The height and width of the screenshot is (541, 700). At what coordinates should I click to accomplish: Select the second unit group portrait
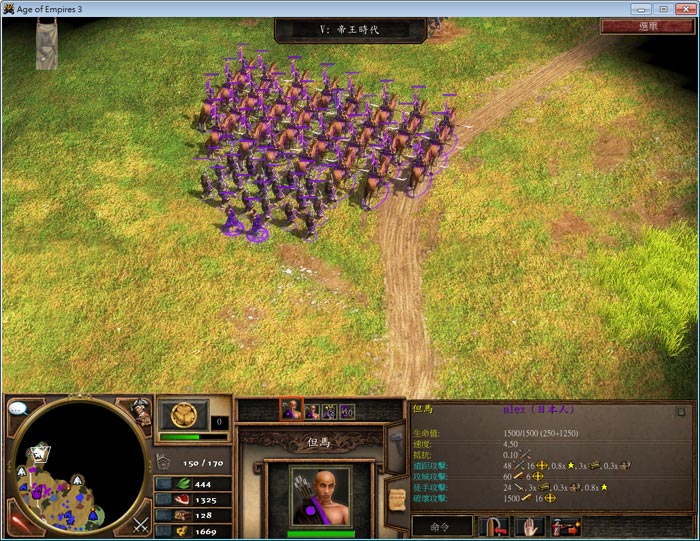pos(312,410)
